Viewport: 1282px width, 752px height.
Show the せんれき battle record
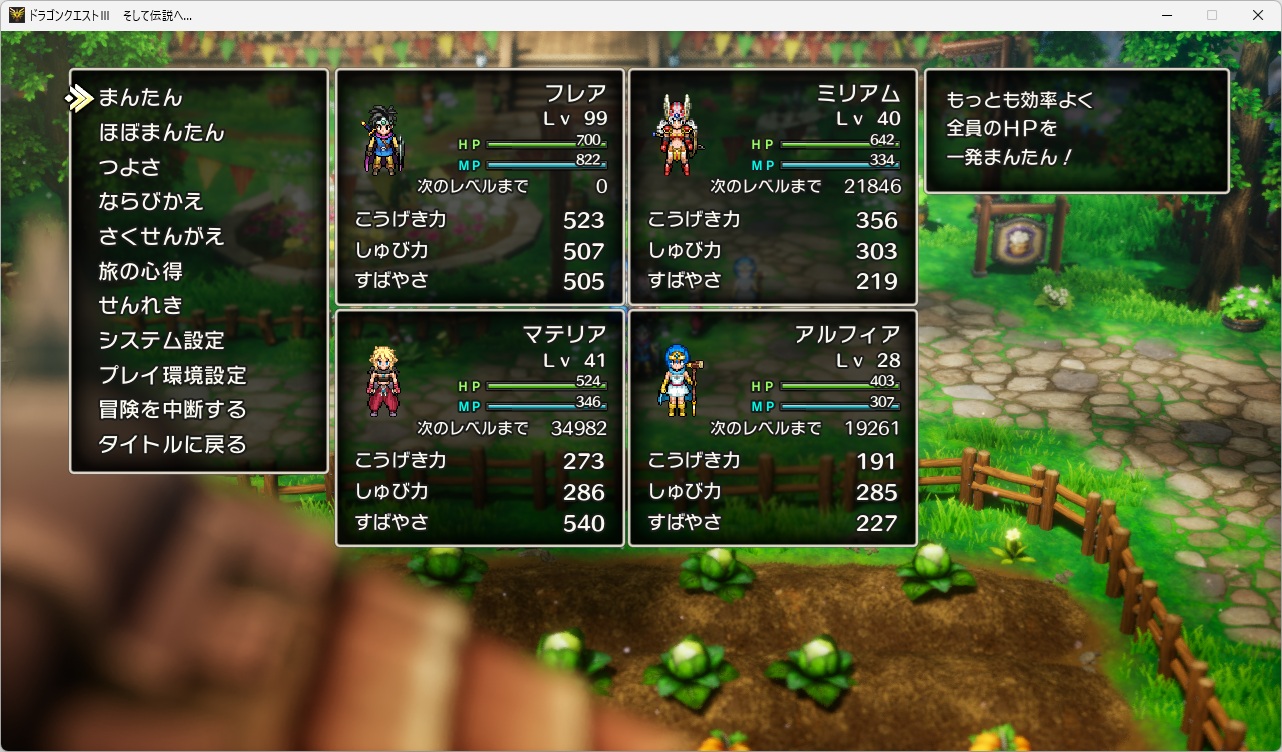[140, 306]
